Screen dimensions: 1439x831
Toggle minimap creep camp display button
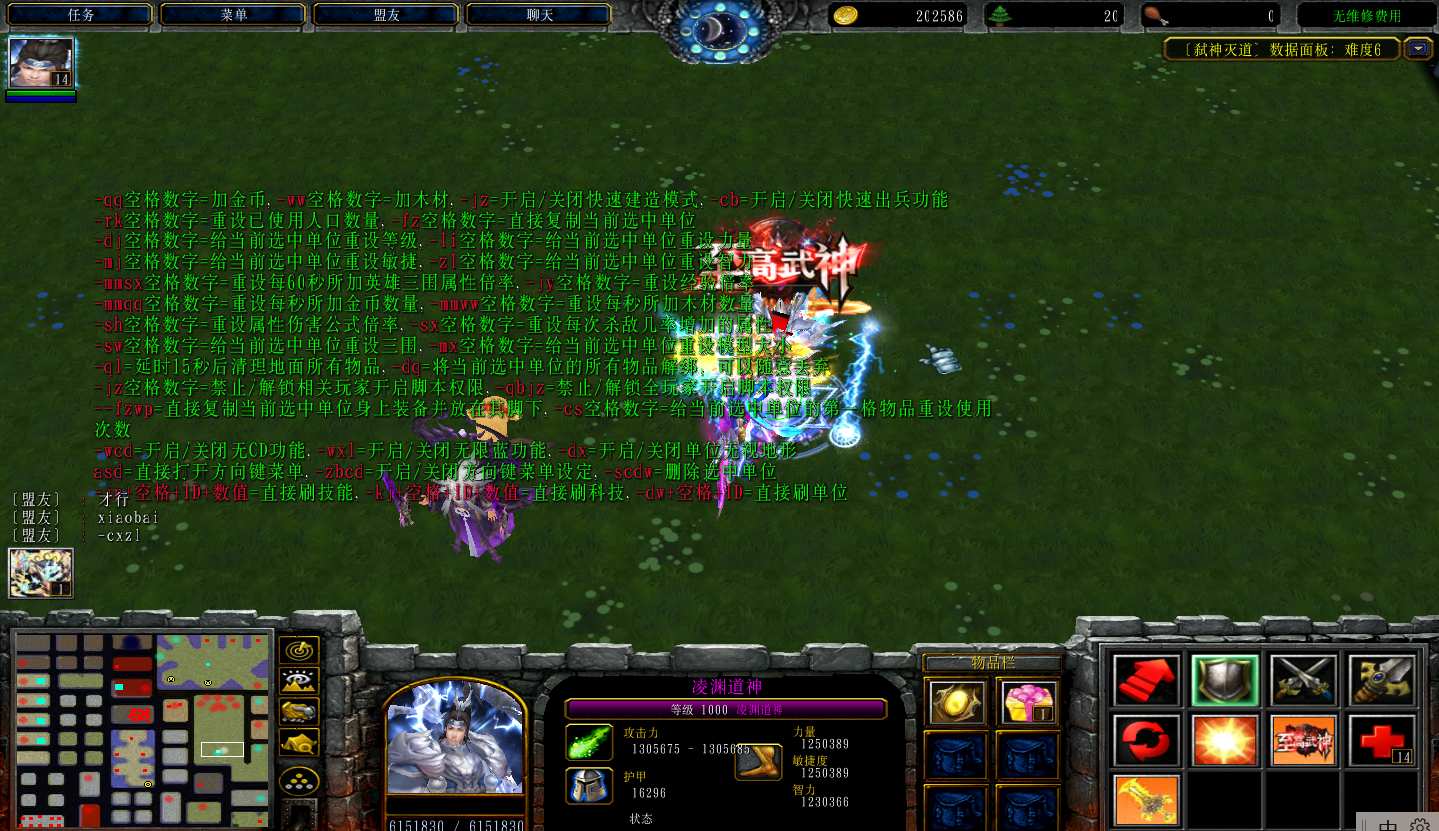[299, 742]
